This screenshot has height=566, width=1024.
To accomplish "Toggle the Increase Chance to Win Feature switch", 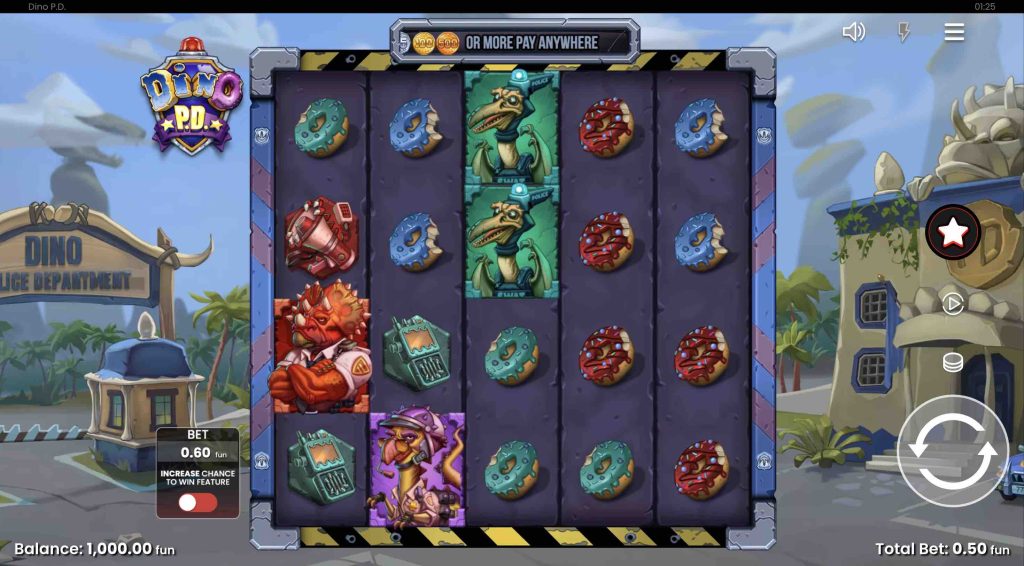I will pyautogui.click(x=197, y=502).
